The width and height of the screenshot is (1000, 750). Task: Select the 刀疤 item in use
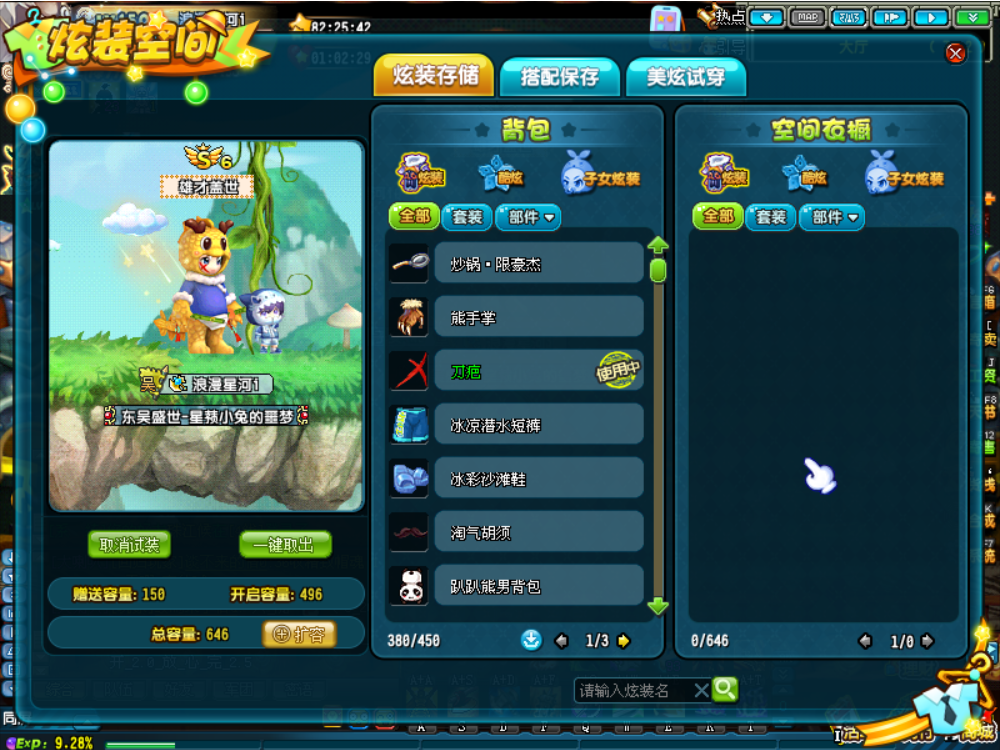(x=538, y=371)
